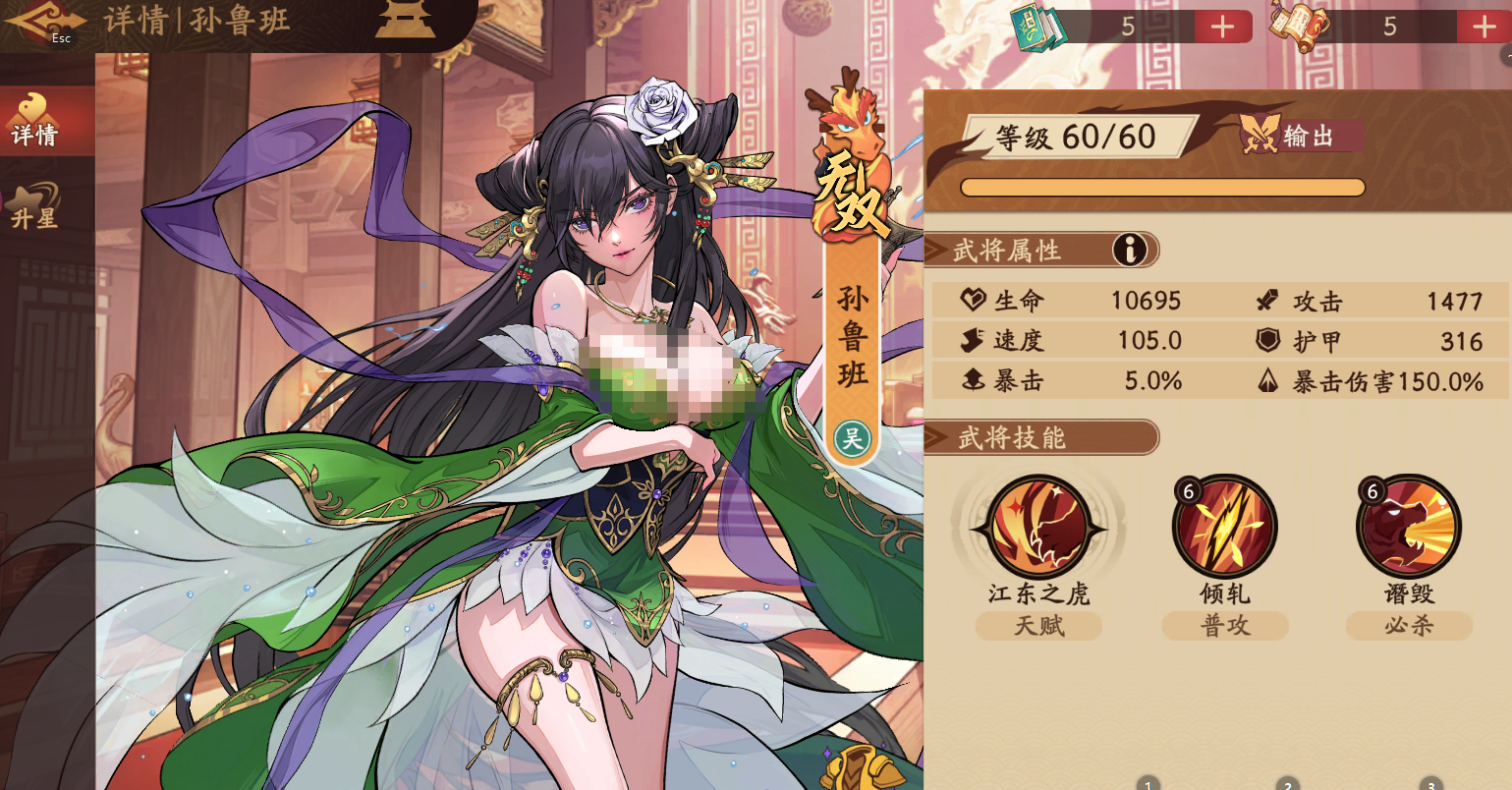This screenshot has height=790, width=1512.
Task: Switch to the 详情 tab
Action: pyautogui.click(x=36, y=122)
